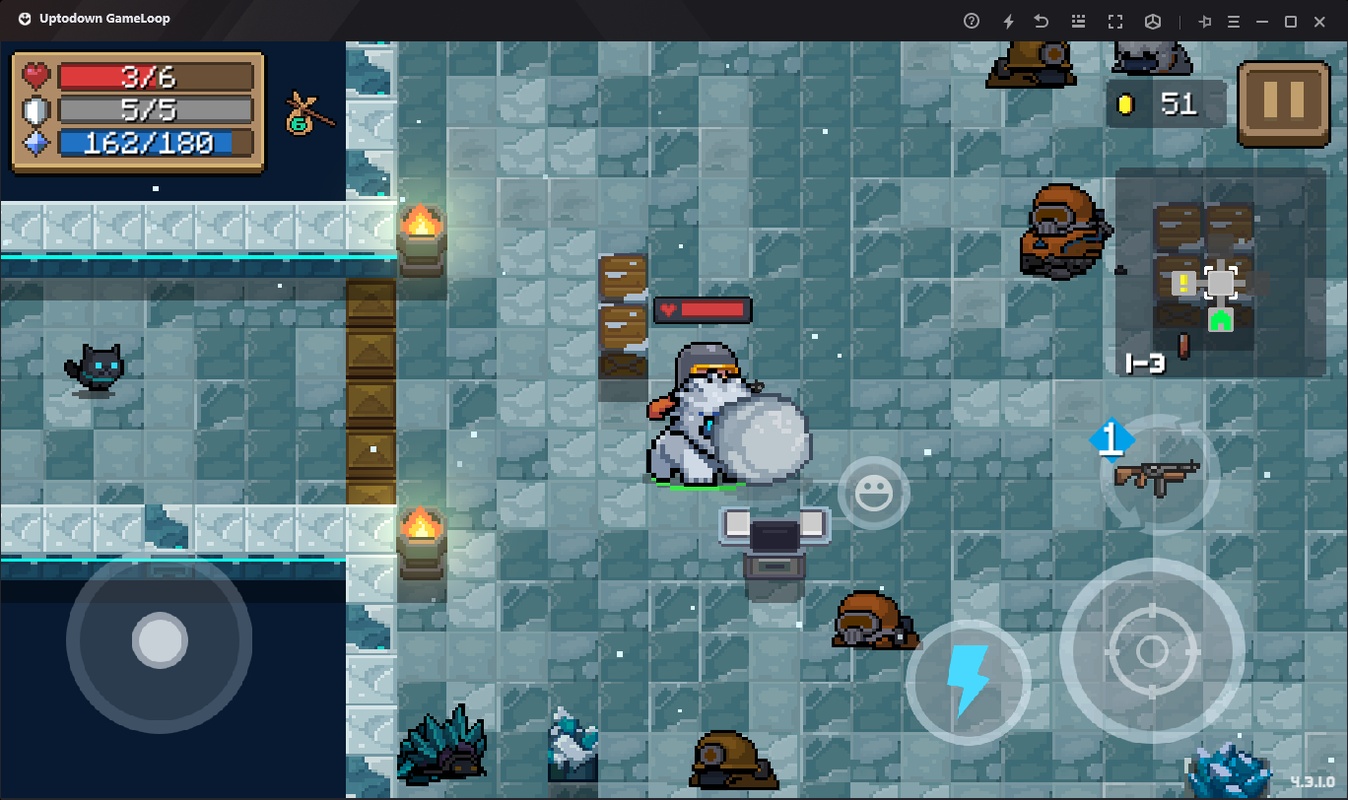Toggle GameLoop fullscreen mode
Screen dimensions: 1348x800
pos(1115,21)
